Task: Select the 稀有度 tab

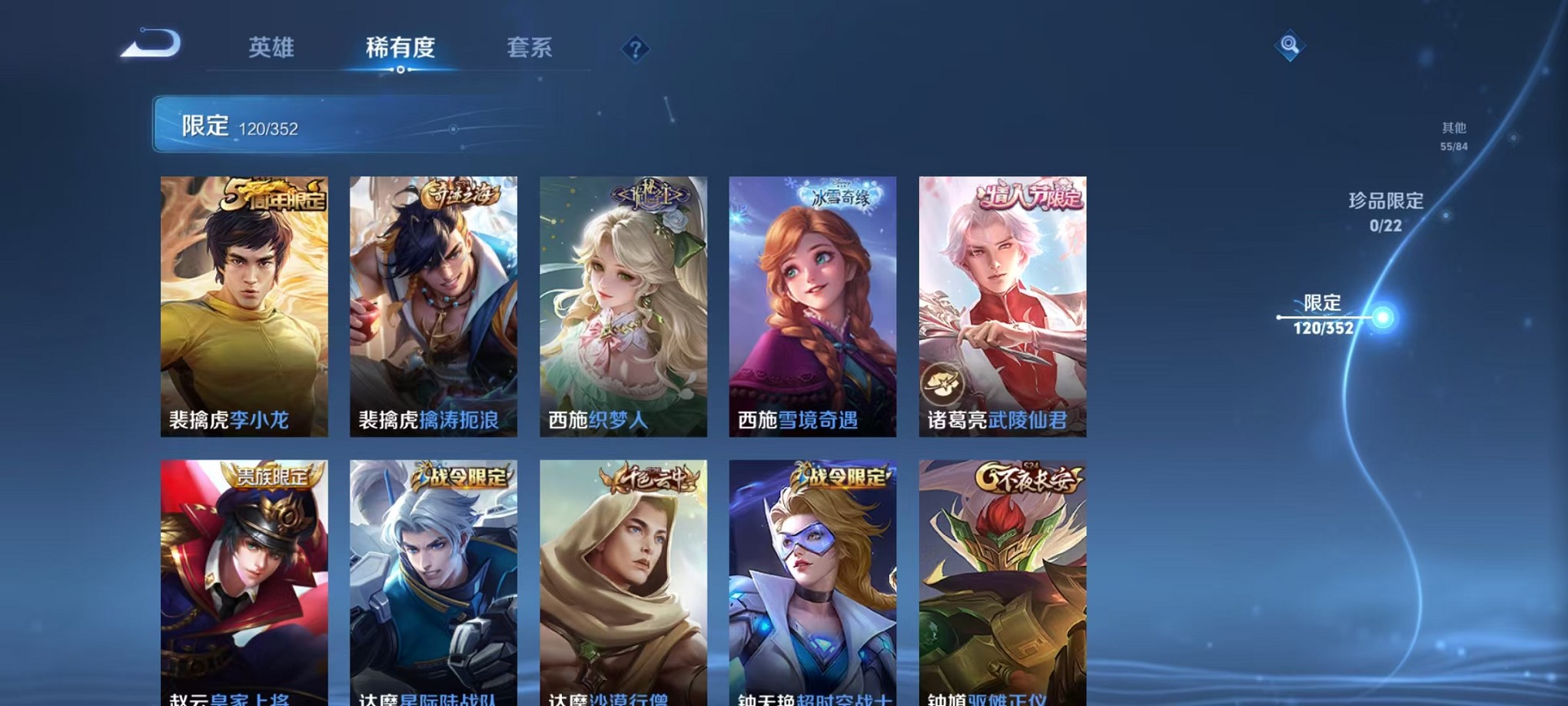Action: coord(400,48)
